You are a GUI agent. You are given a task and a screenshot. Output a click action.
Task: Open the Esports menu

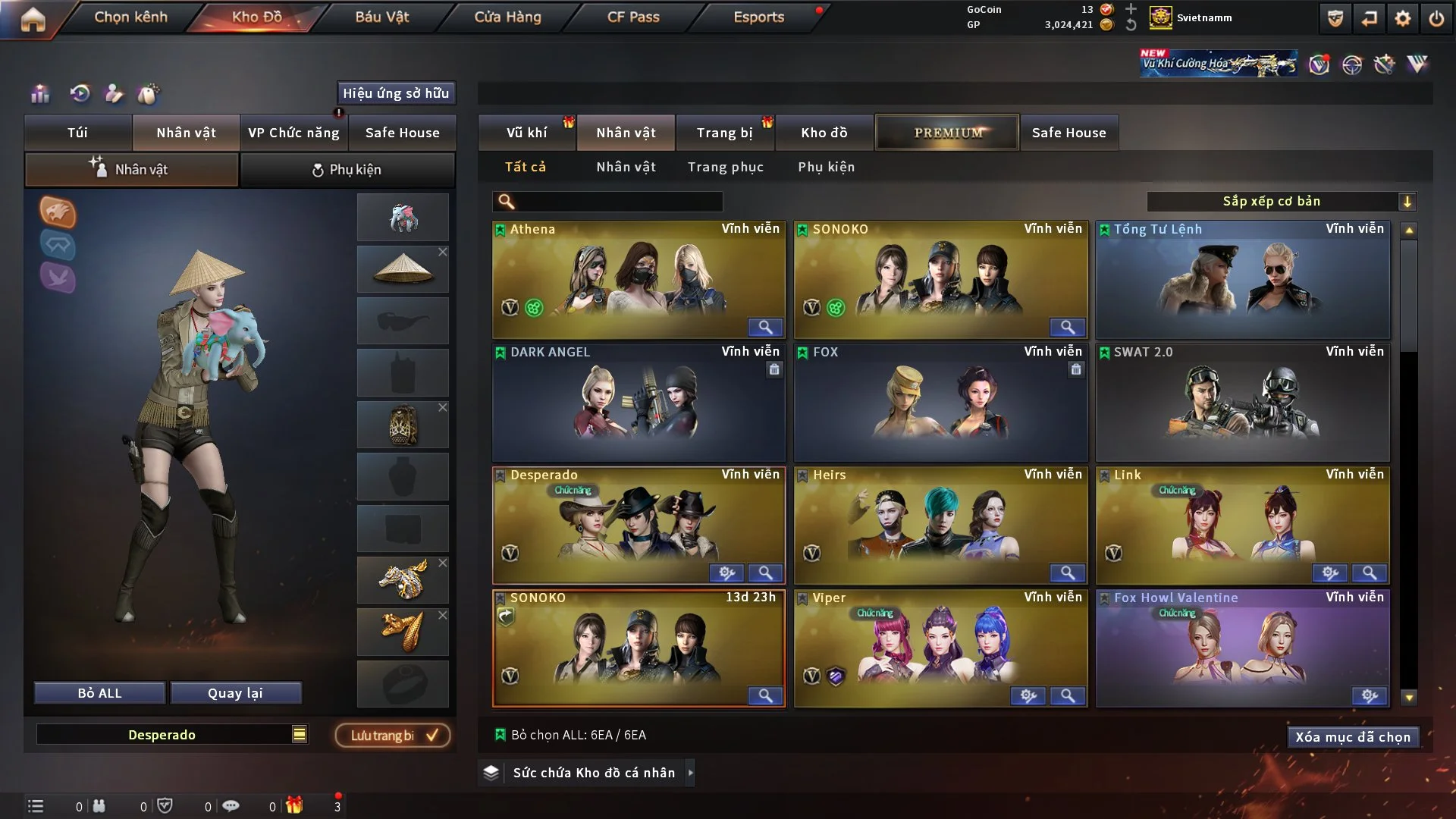point(758,17)
